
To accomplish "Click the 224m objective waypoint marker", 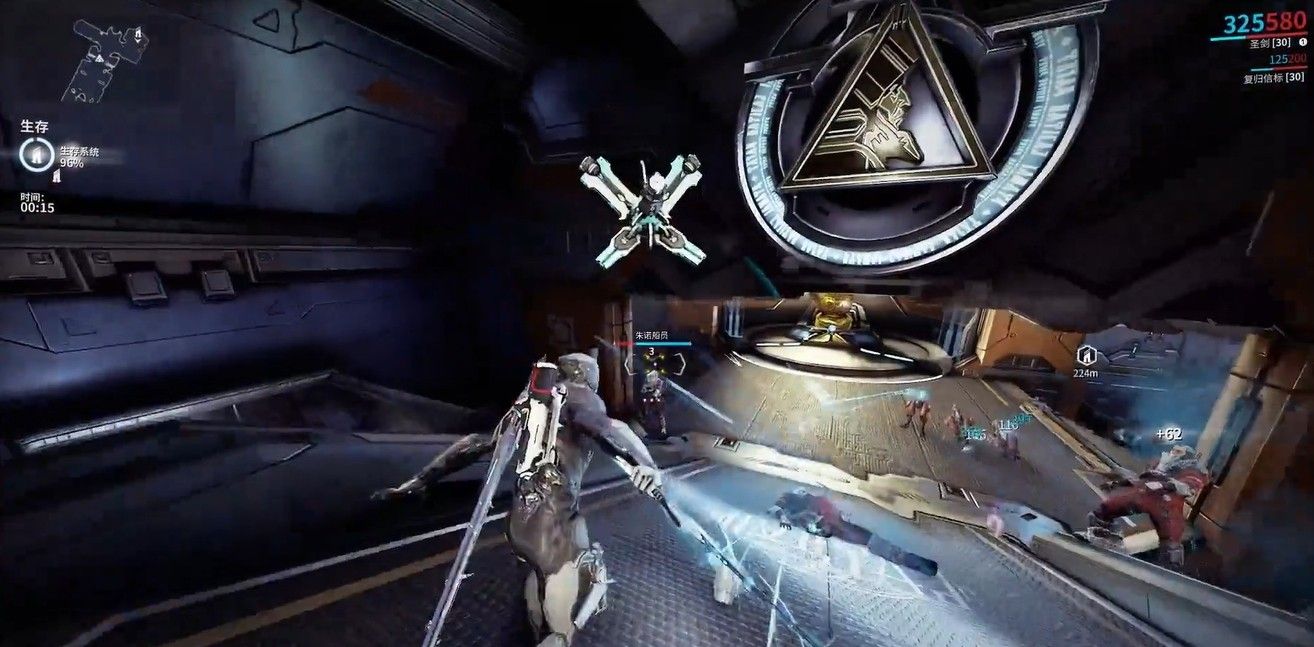I will [1084, 354].
